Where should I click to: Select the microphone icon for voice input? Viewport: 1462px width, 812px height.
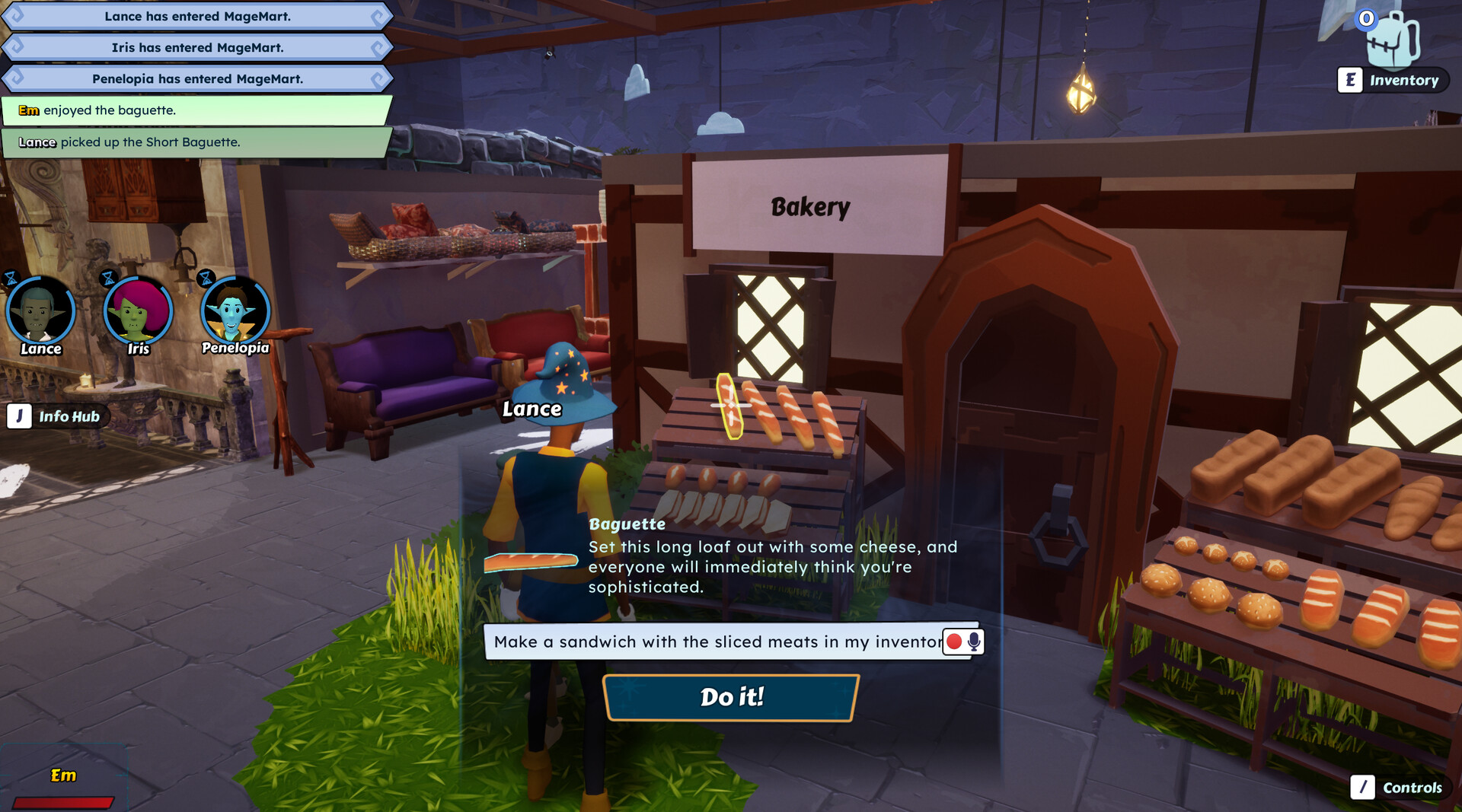point(973,642)
